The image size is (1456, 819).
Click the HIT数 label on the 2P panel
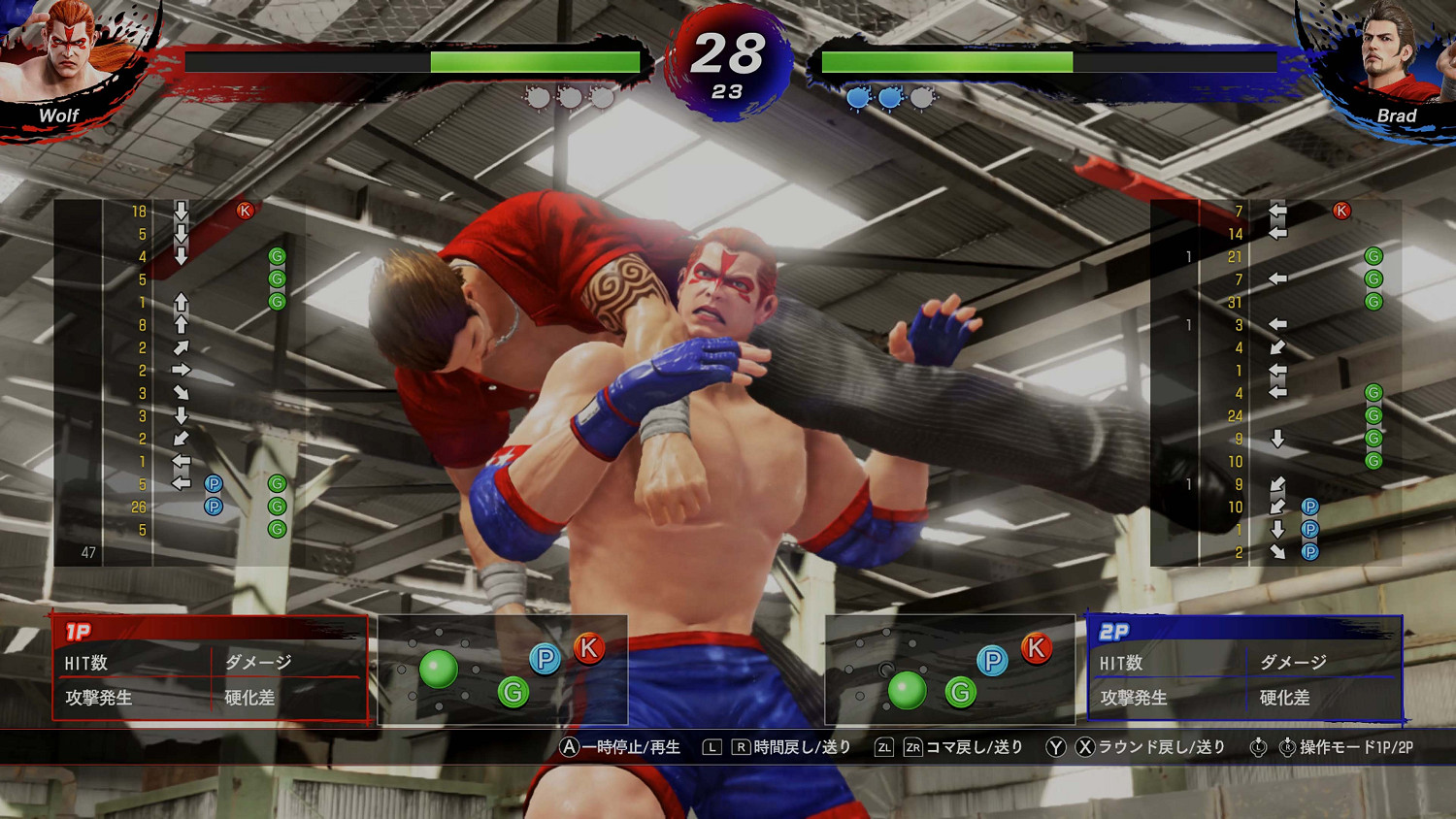[1121, 664]
